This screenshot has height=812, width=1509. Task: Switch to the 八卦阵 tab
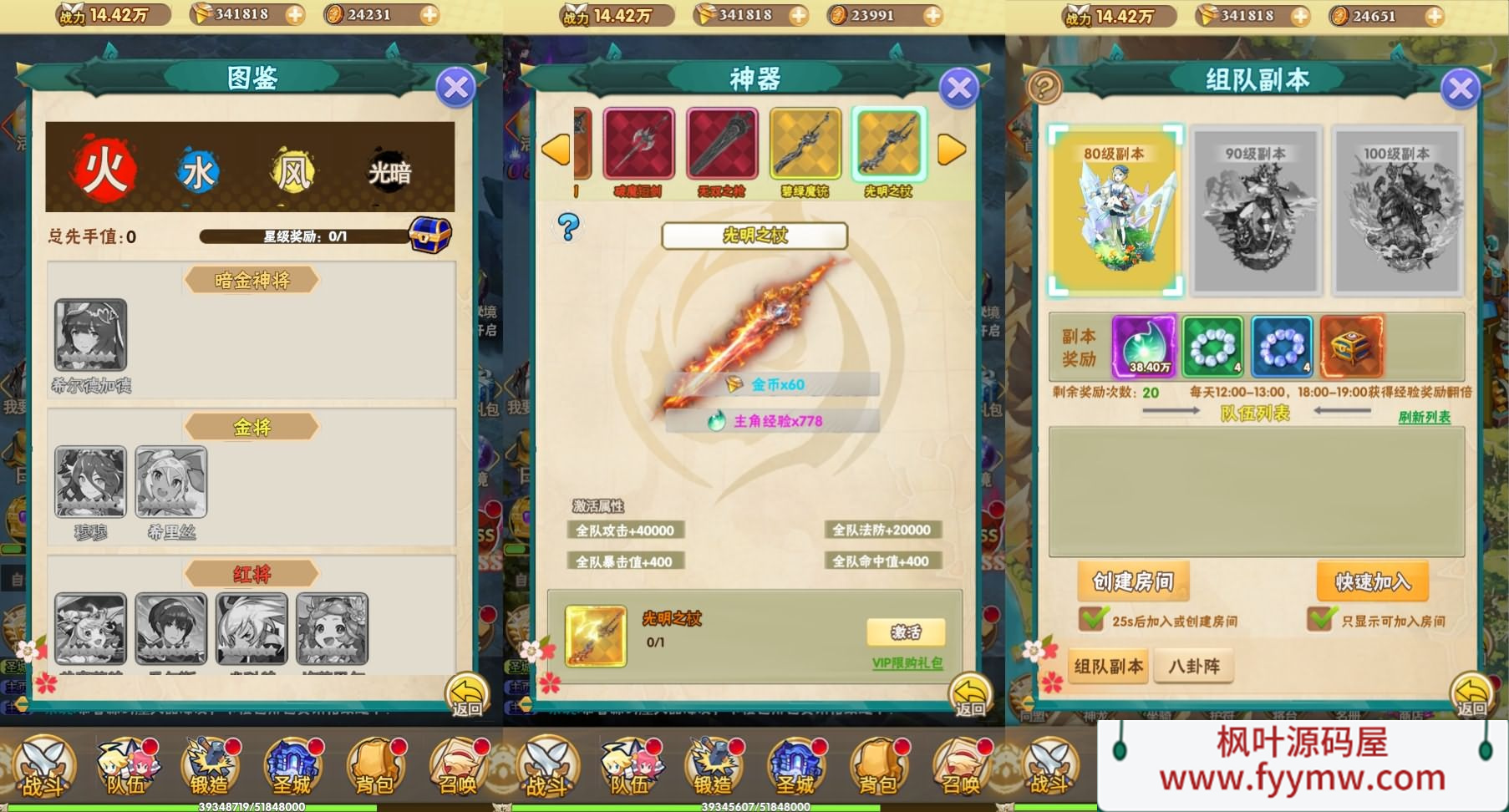tap(1193, 667)
